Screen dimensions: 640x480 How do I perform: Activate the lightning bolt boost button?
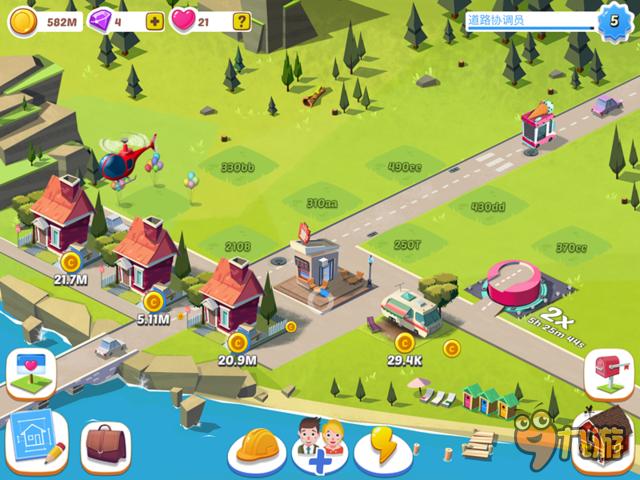[384, 446]
